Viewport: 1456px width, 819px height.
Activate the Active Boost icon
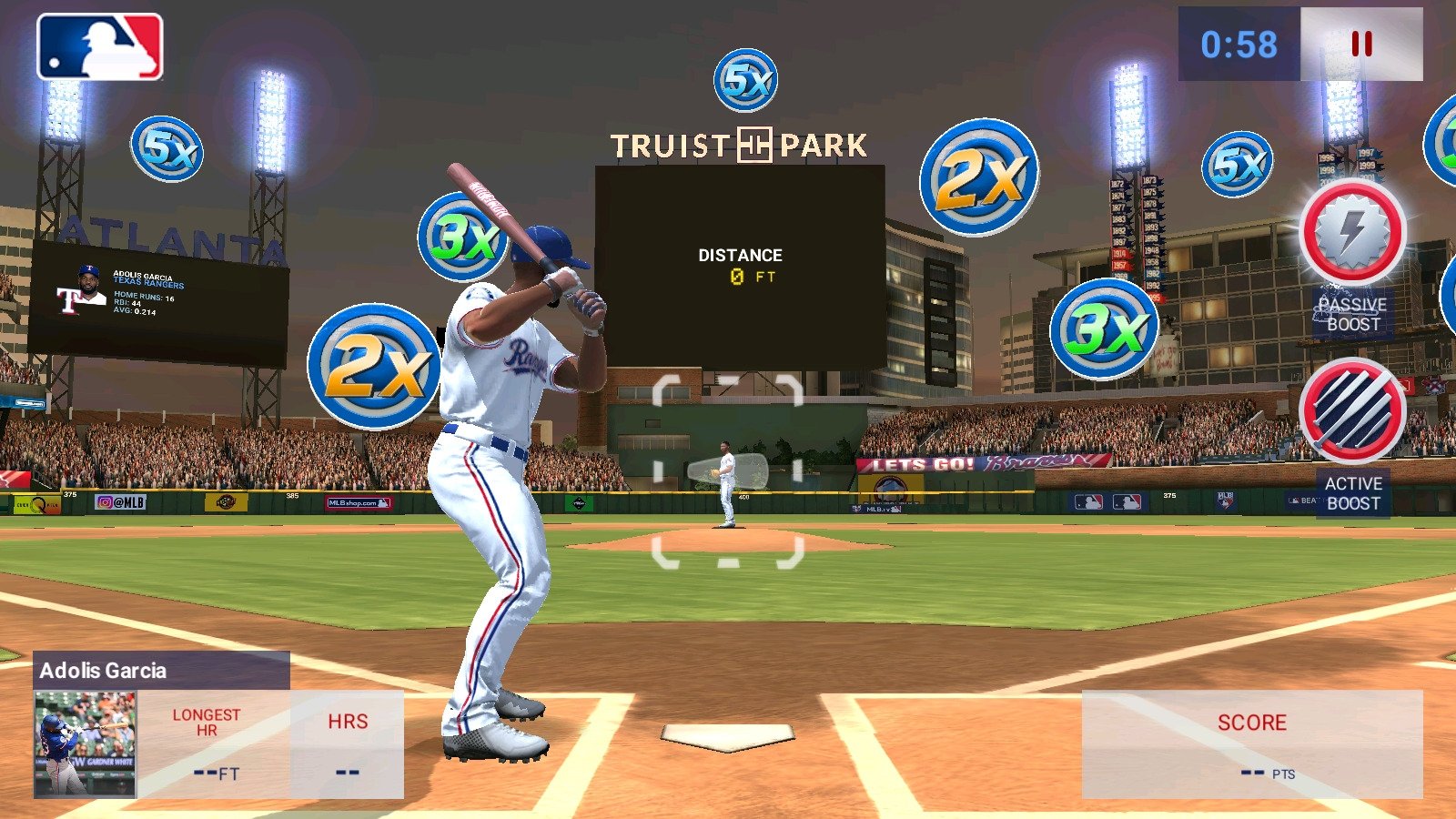[x=1351, y=411]
